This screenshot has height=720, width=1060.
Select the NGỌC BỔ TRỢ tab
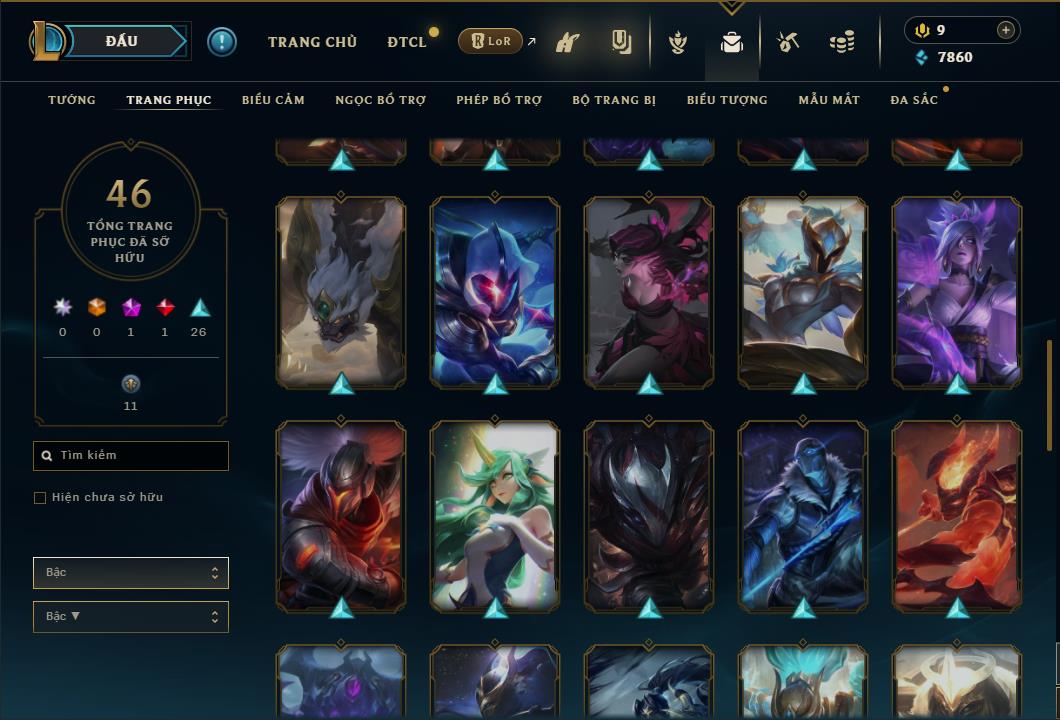pyautogui.click(x=380, y=100)
